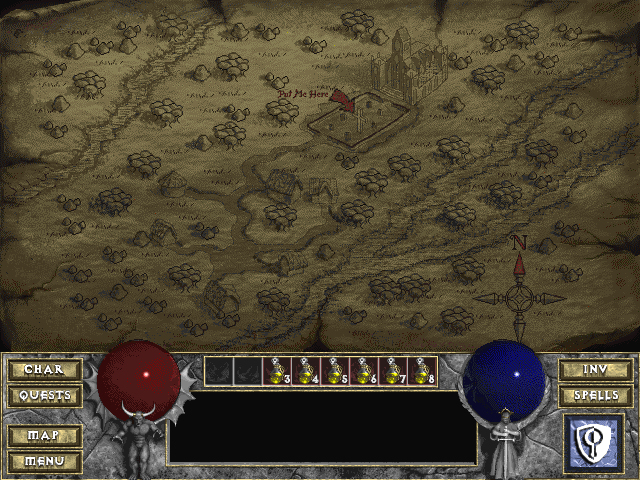Click the yellow potion numbered 6

pos(364,371)
